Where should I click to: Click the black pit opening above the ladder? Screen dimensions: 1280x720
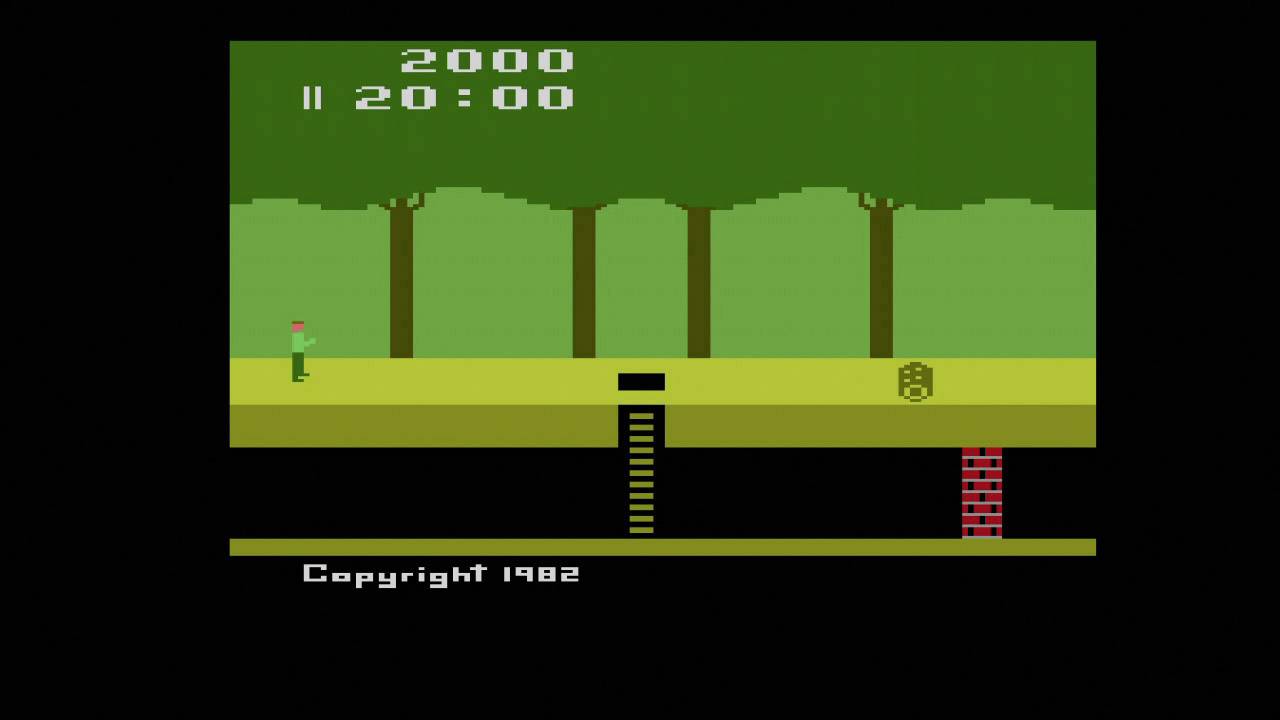coord(641,381)
